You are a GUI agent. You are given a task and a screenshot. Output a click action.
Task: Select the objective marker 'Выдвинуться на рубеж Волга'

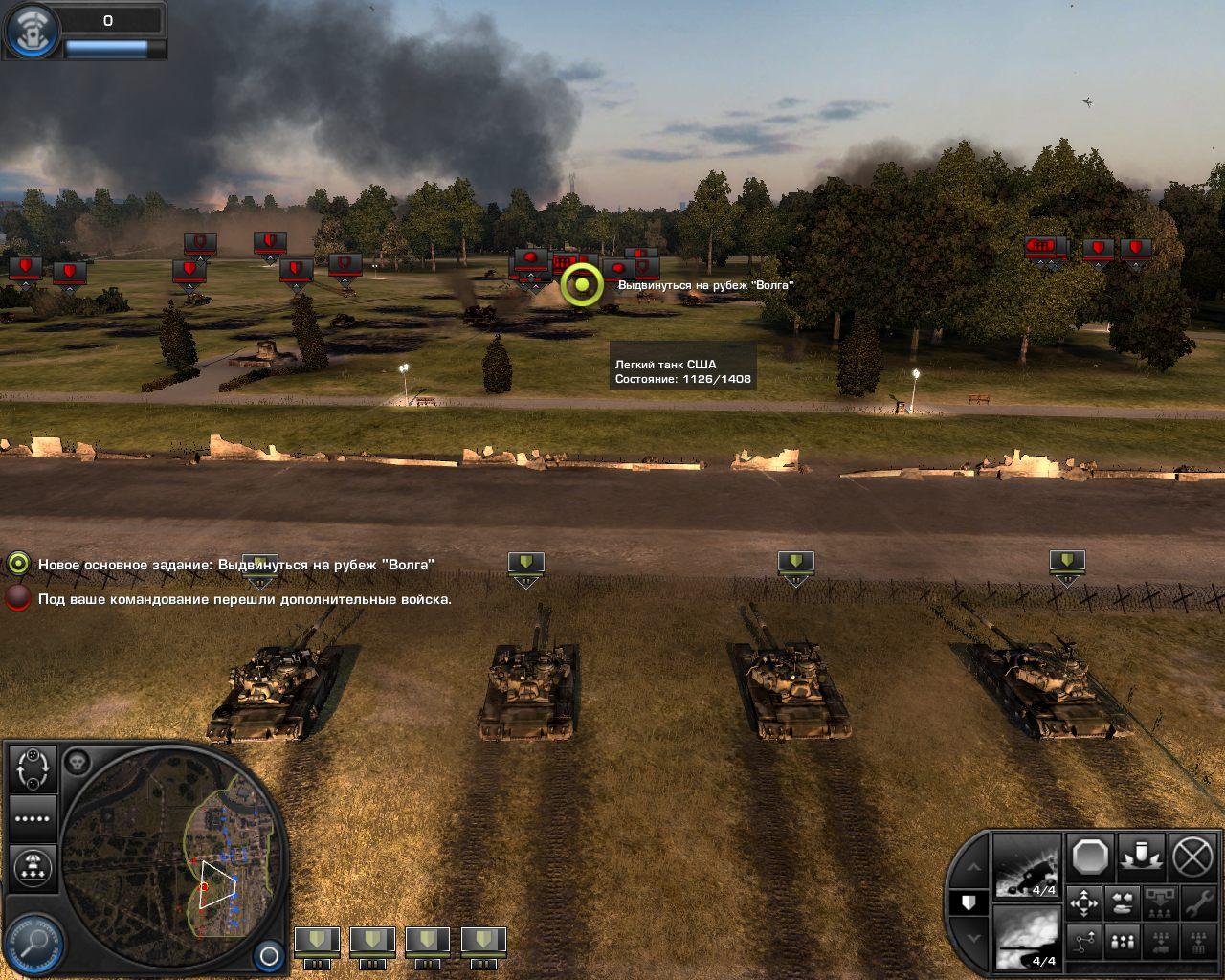[582, 285]
